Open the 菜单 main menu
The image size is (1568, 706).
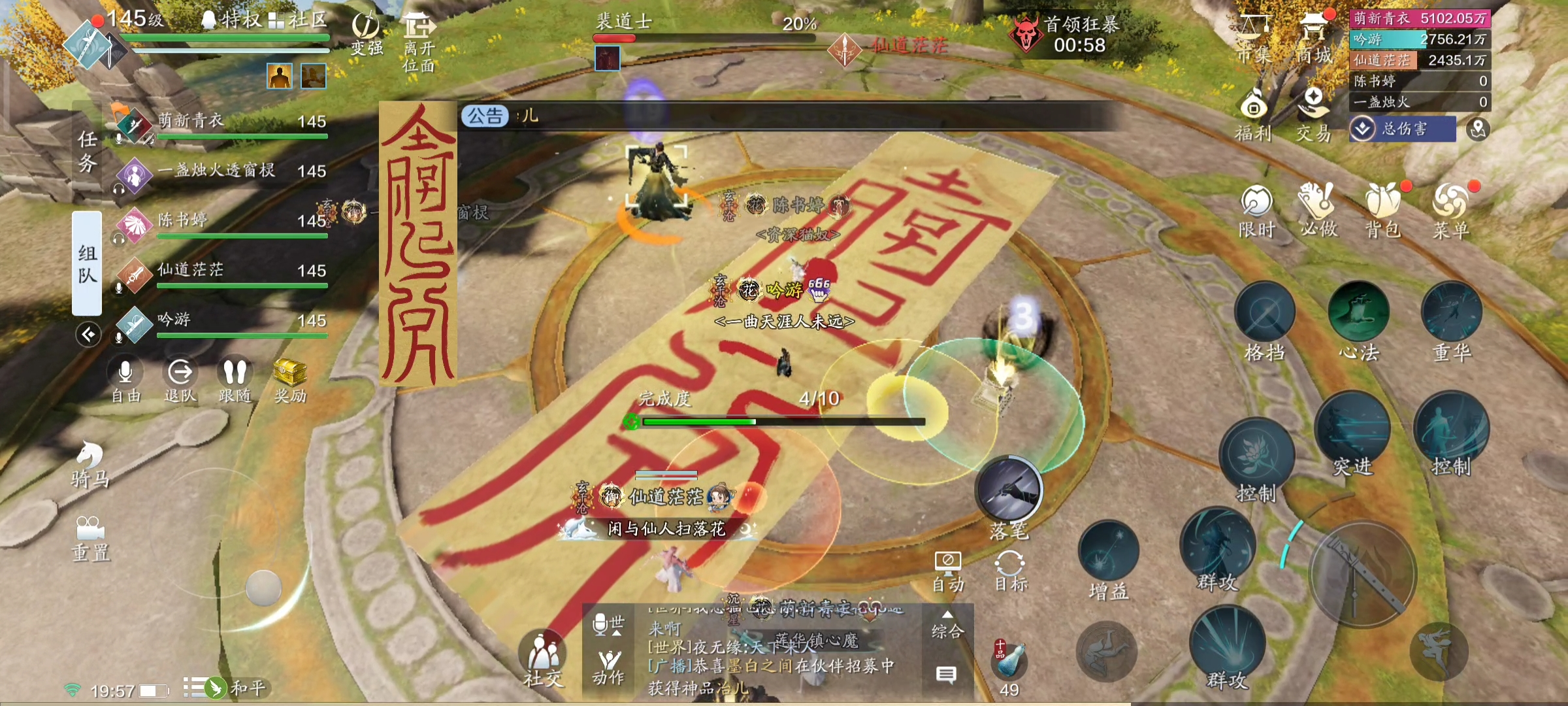1450,209
